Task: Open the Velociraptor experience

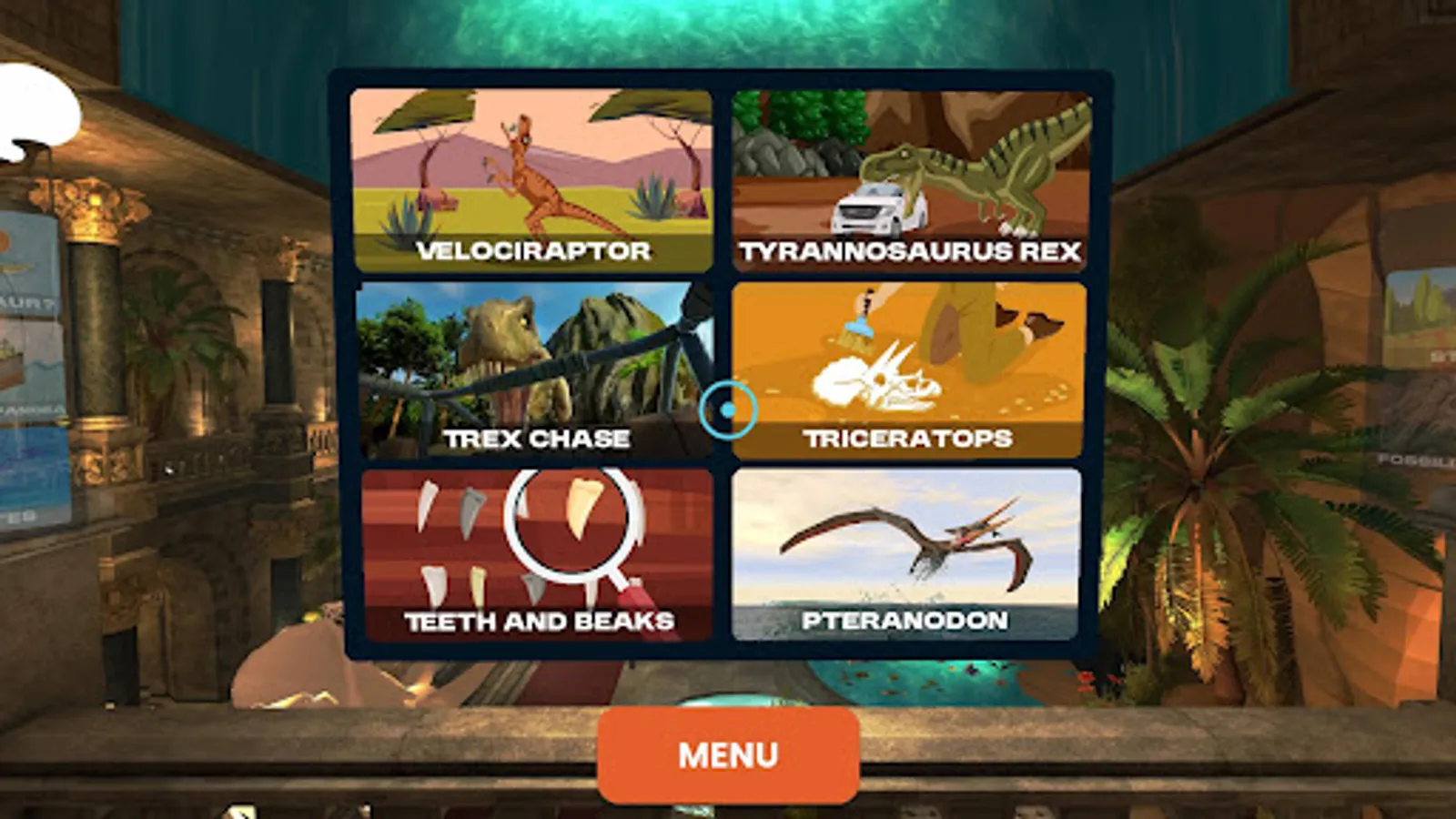Action: point(532,177)
